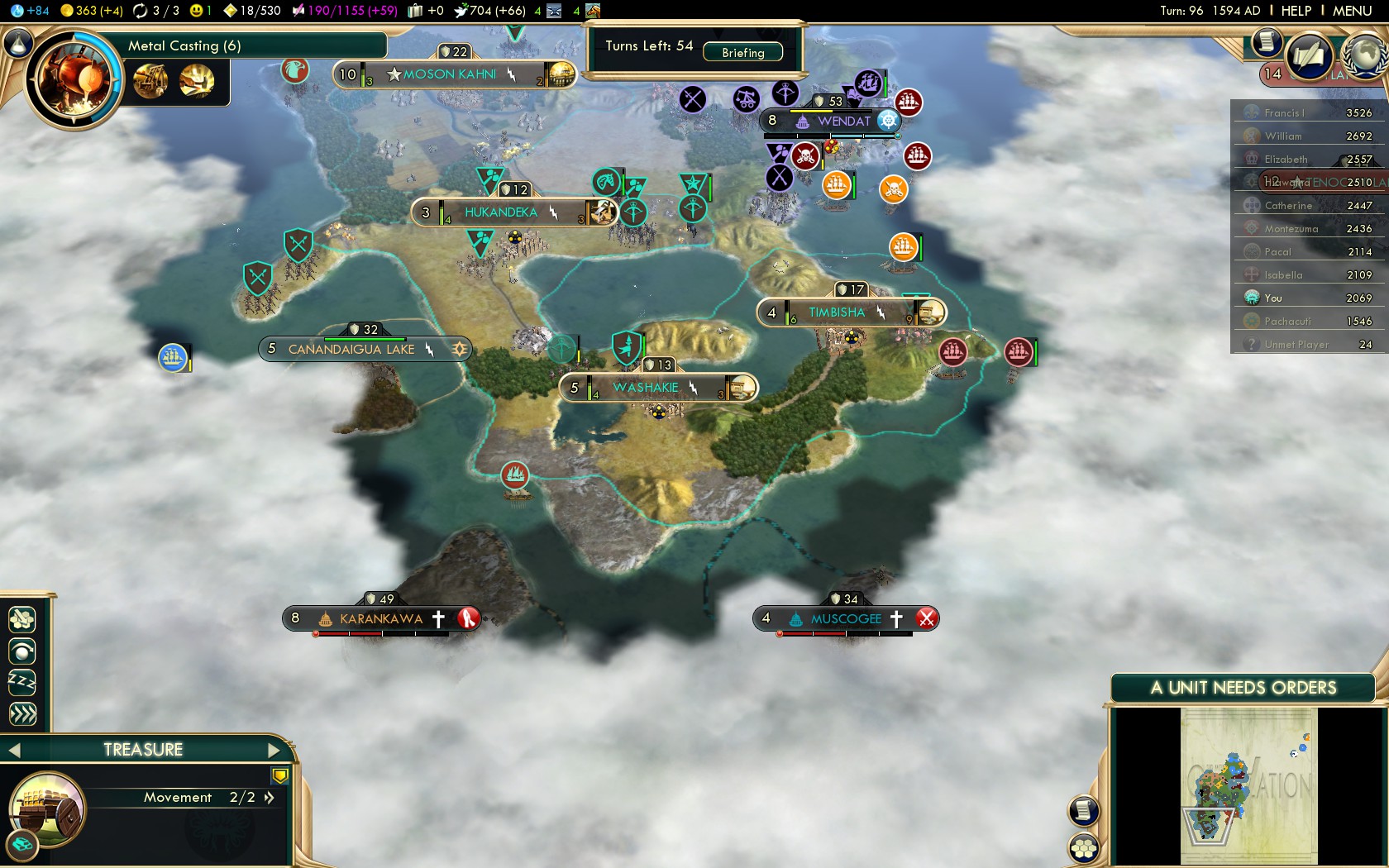The width and height of the screenshot is (1389, 868).
Task: Open the Washakie city banner
Action: pyautogui.click(x=646, y=388)
